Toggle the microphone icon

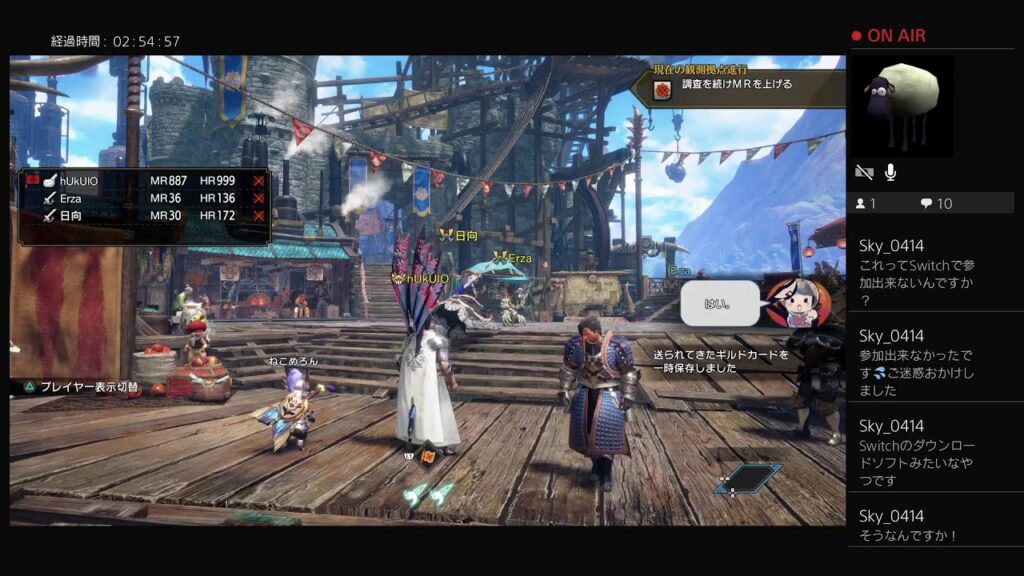pos(890,173)
